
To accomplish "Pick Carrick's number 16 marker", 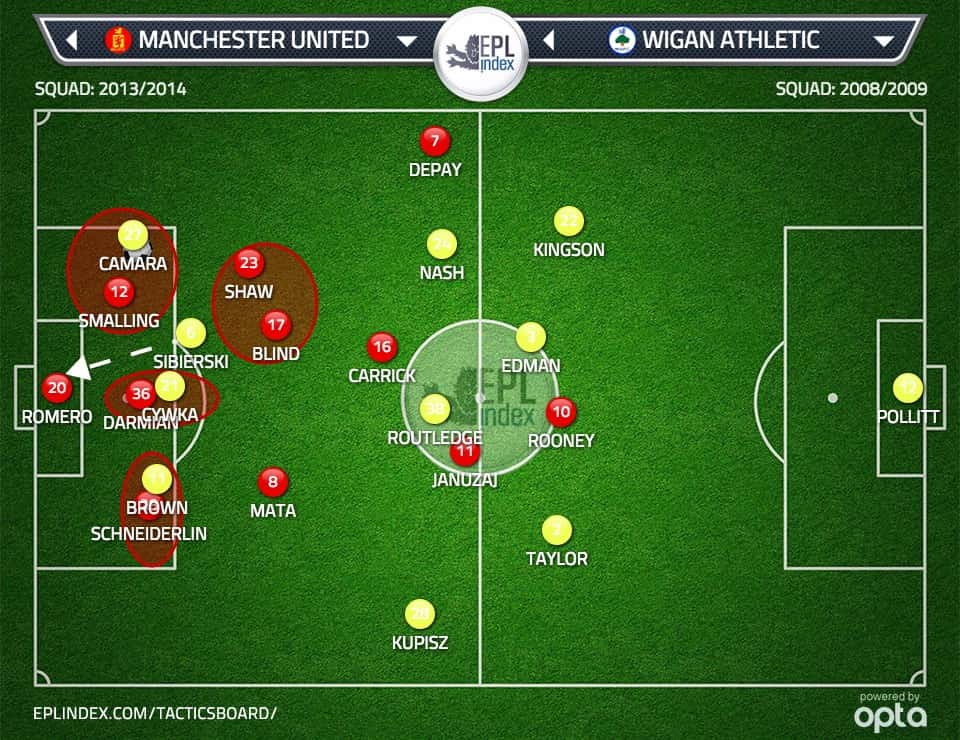I will (x=382, y=347).
